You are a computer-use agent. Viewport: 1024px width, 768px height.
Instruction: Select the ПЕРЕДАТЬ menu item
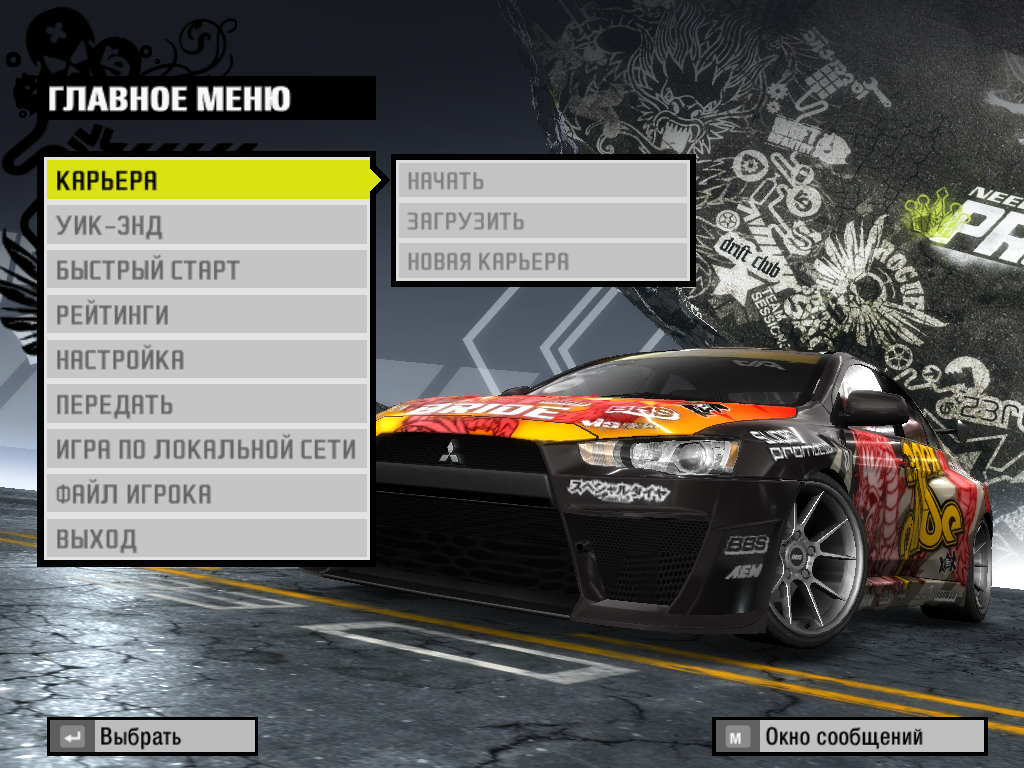click(x=207, y=405)
